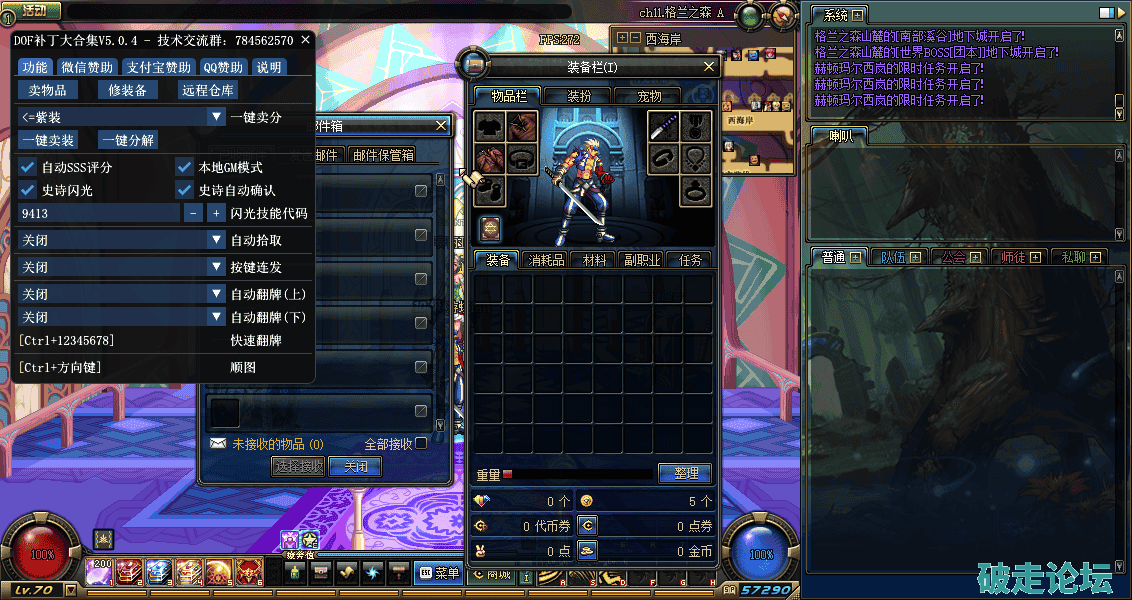Open the 说明 tab
1132x600 pixels.
coord(269,67)
